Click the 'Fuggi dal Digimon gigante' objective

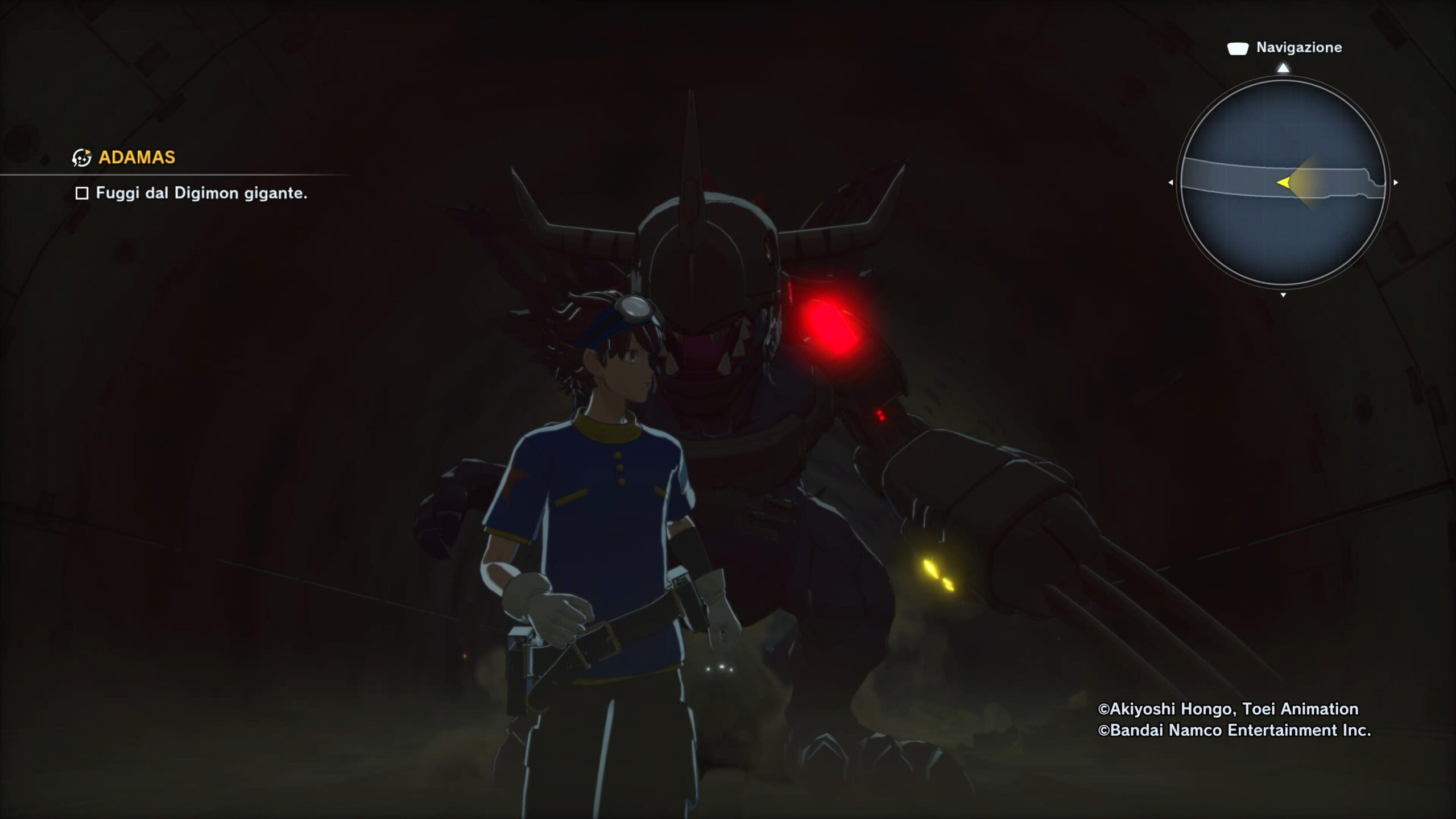click(201, 193)
